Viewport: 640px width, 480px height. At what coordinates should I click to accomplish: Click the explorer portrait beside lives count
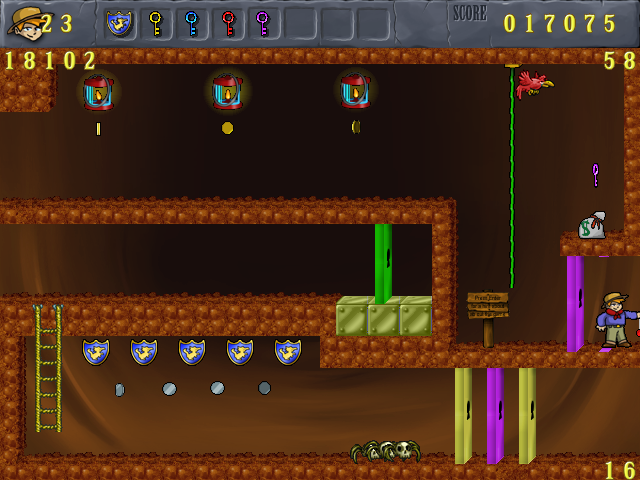coord(24,21)
